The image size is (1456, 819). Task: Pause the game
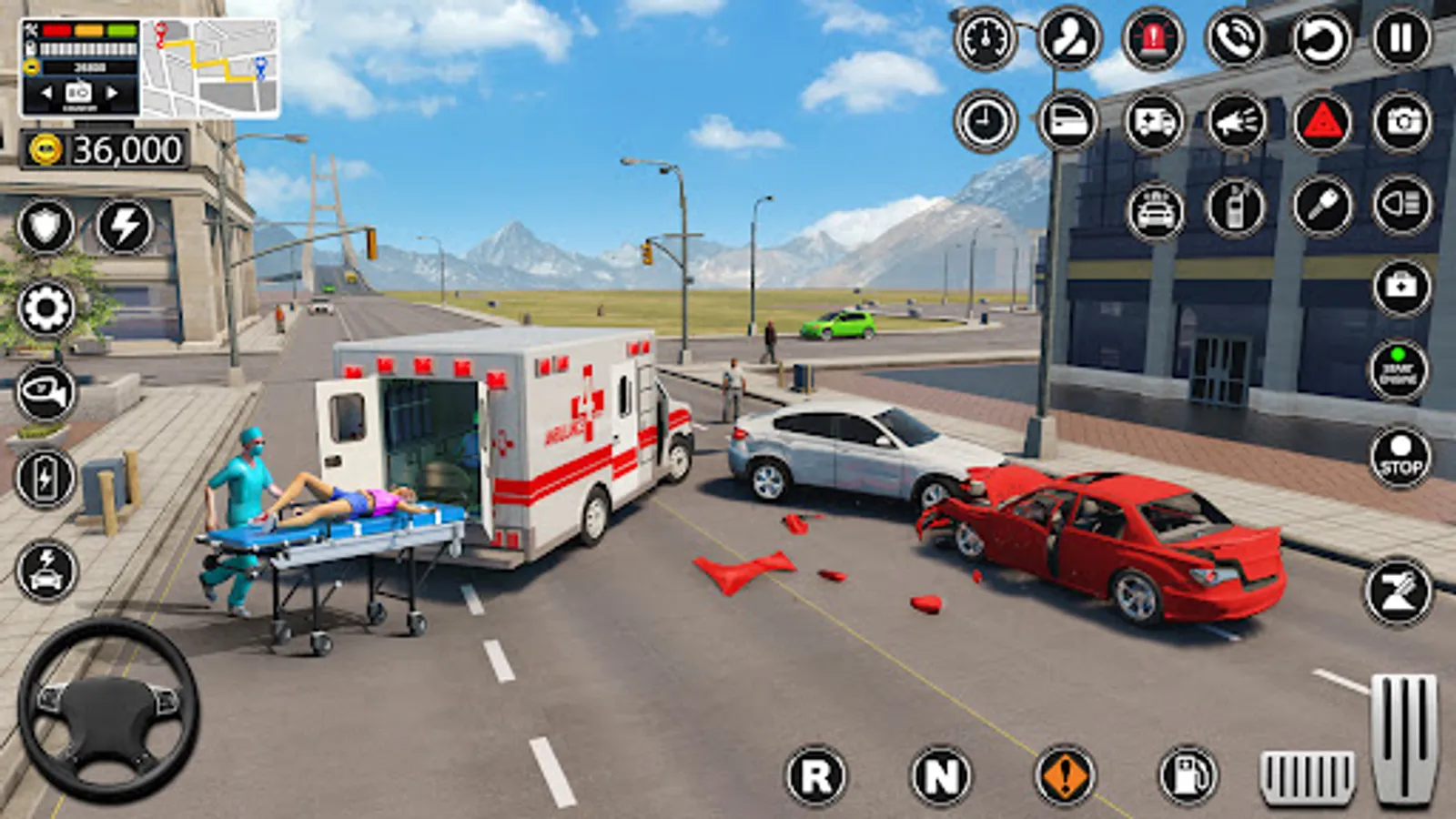click(1401, 39)
